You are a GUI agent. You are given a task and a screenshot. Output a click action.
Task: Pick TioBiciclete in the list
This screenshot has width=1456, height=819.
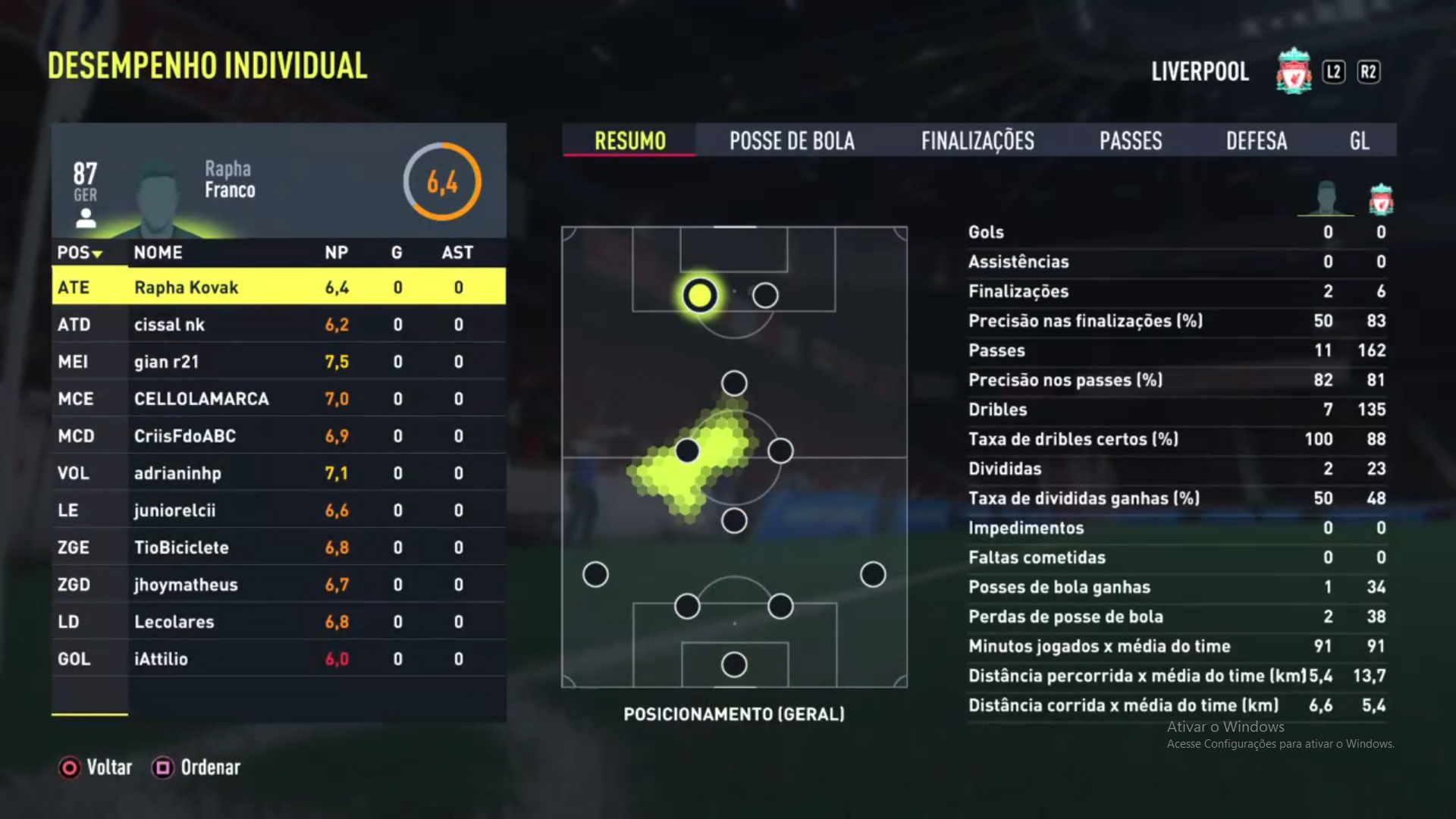(278, 548)
